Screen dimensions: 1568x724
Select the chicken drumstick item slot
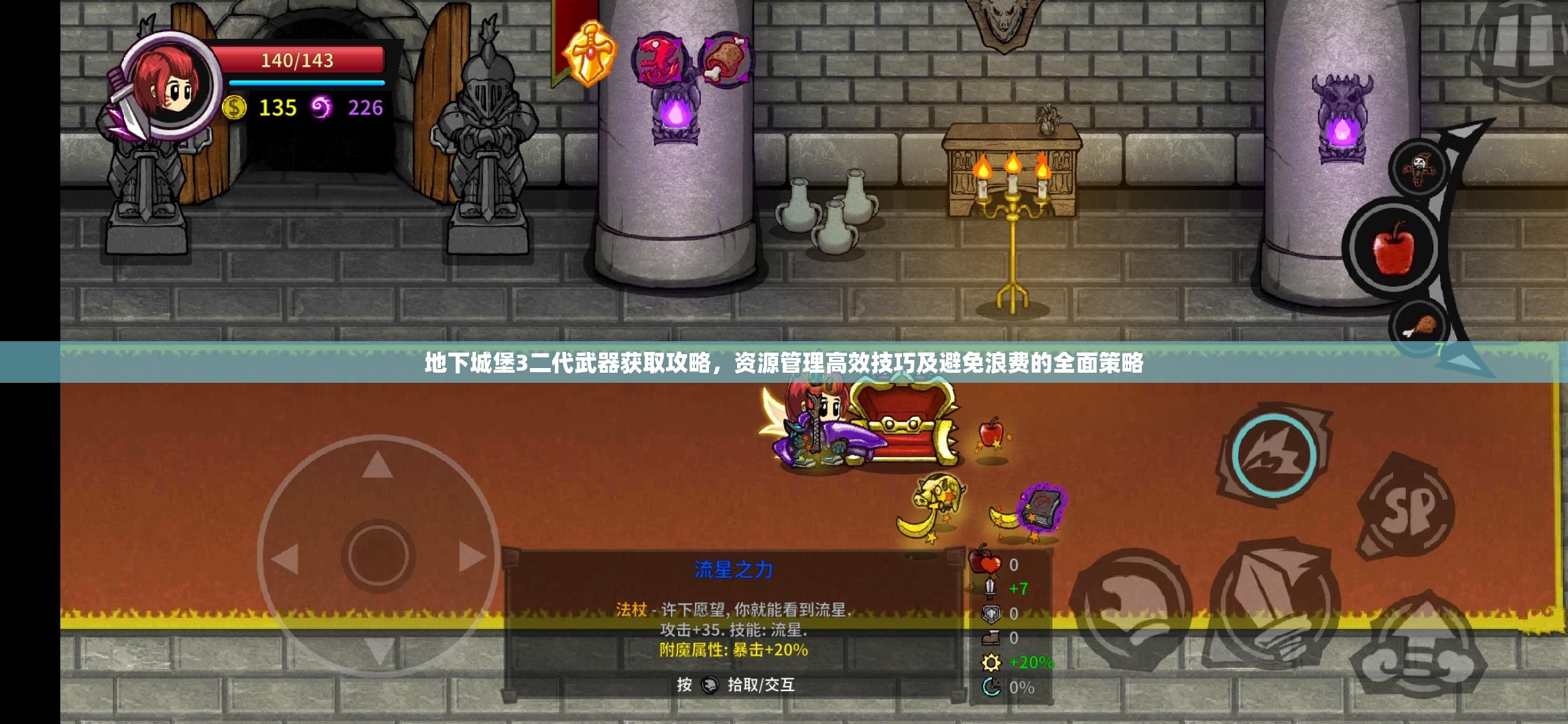point(1420,326)
